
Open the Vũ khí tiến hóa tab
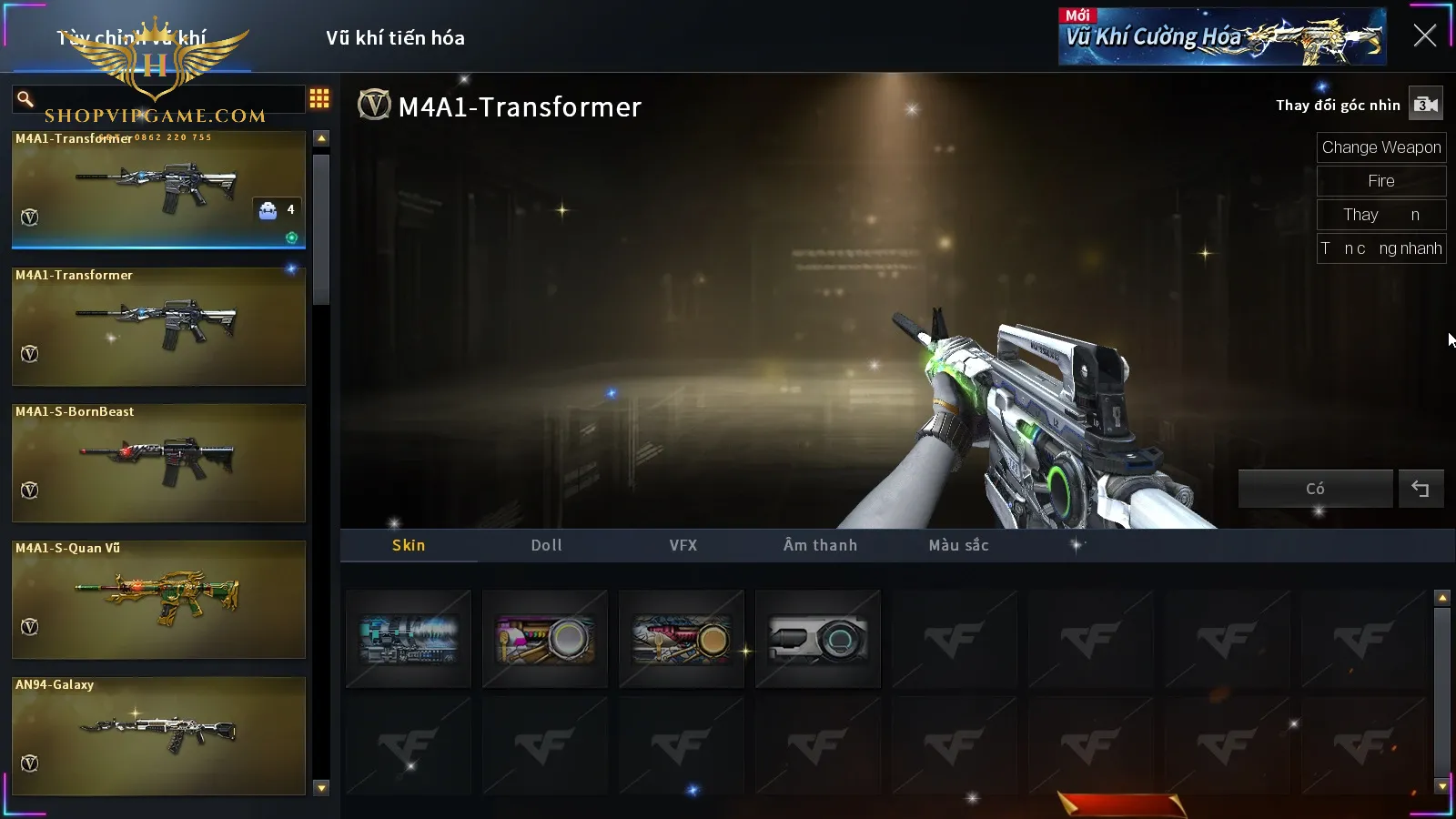[395, 38]
